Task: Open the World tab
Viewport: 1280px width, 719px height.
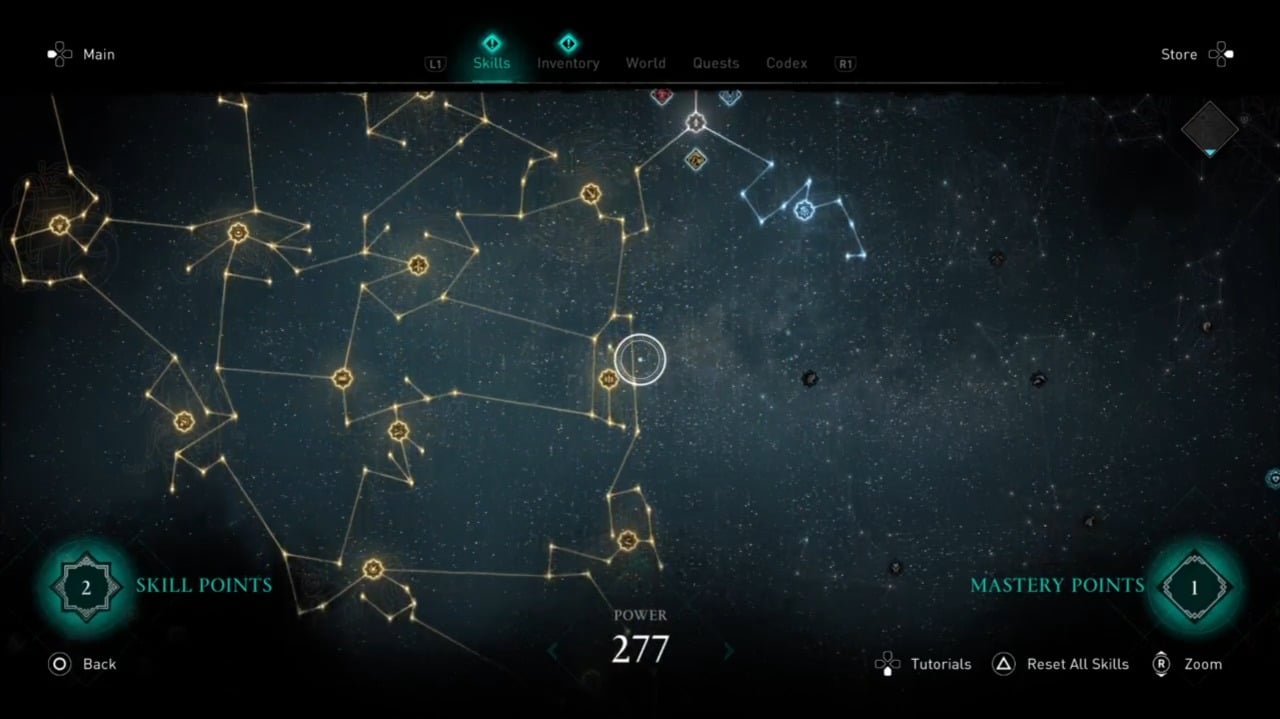Action: click(x=645, y=63)
